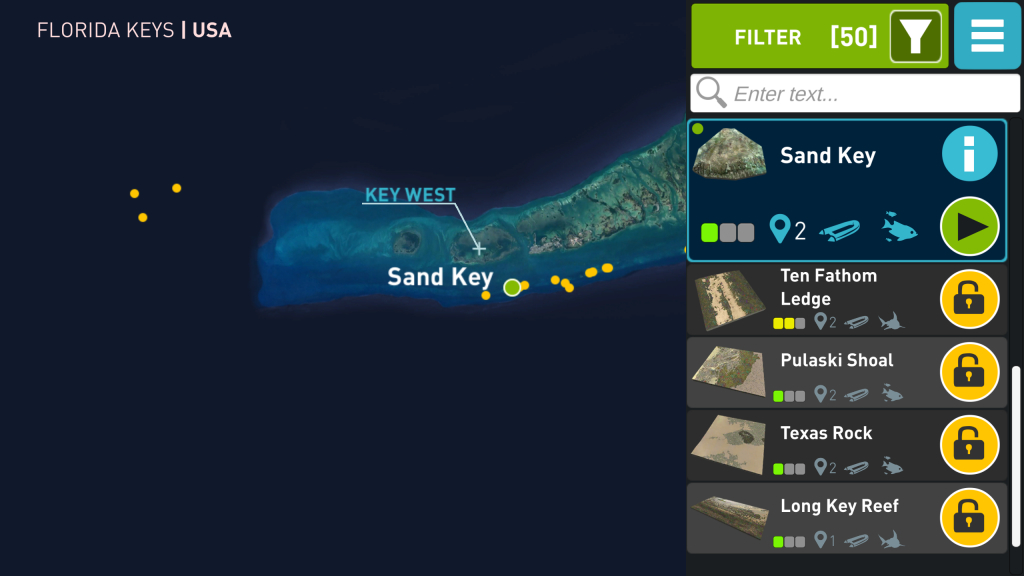Select the KEY WEST map label
This screenshot has height=576, width=1024.
coord(410,195)
